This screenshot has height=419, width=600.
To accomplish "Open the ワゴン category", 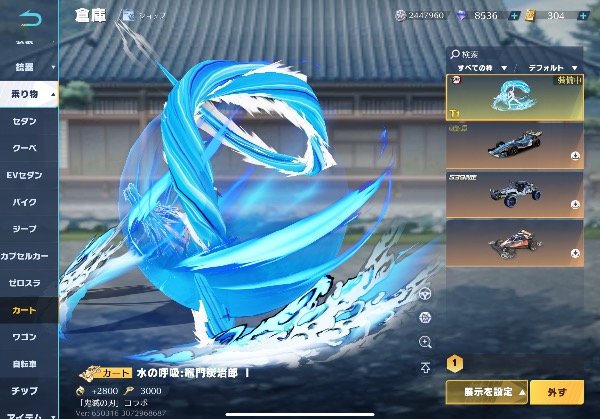I will click(x=27, y=337).
